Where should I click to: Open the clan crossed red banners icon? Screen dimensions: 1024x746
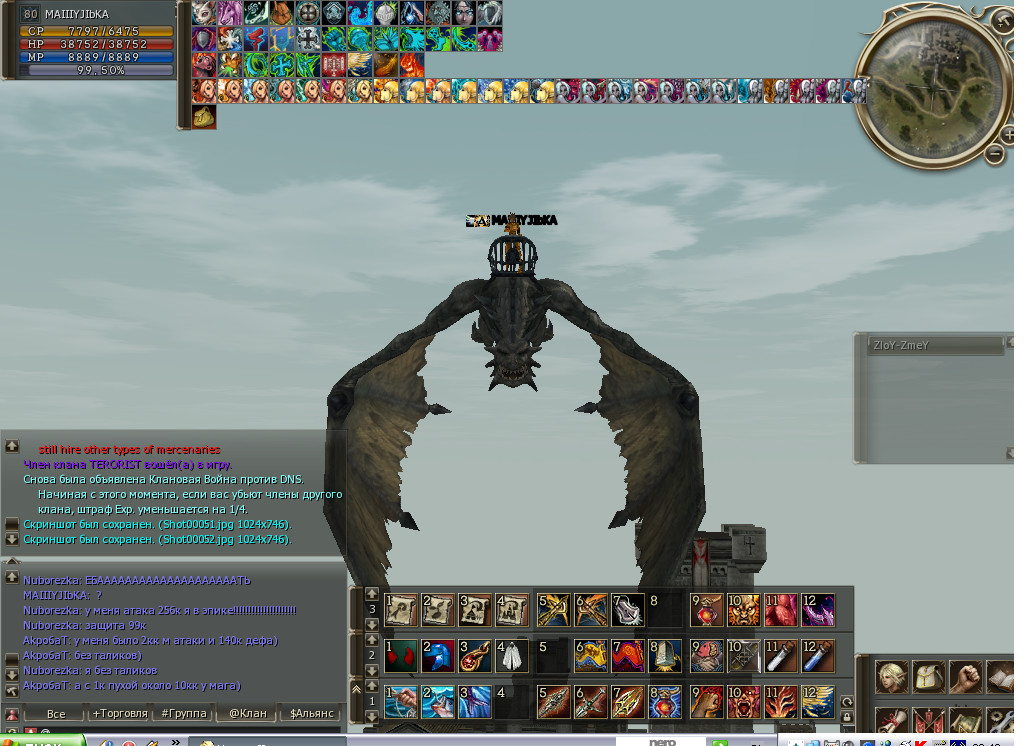click(929, 722)
